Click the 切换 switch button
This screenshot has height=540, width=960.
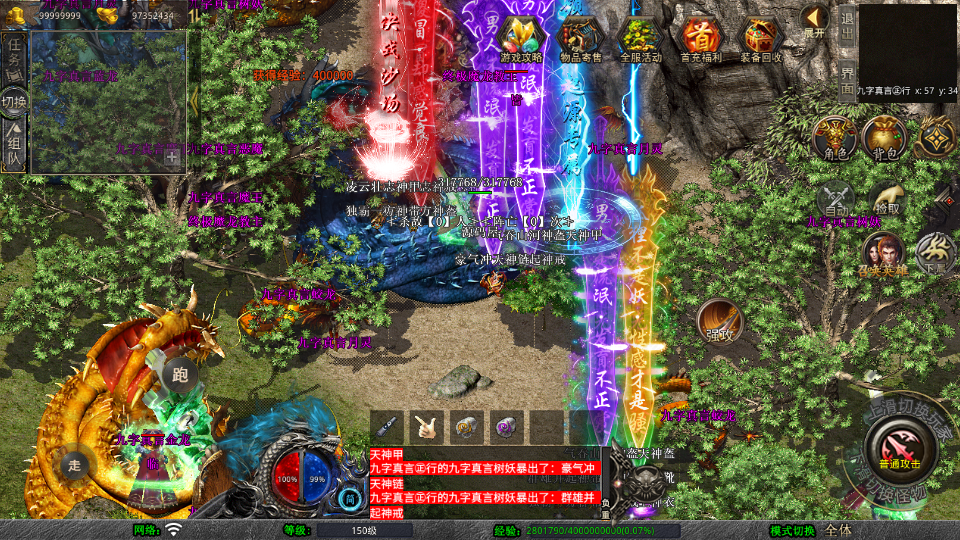click(x=15, y=101)
